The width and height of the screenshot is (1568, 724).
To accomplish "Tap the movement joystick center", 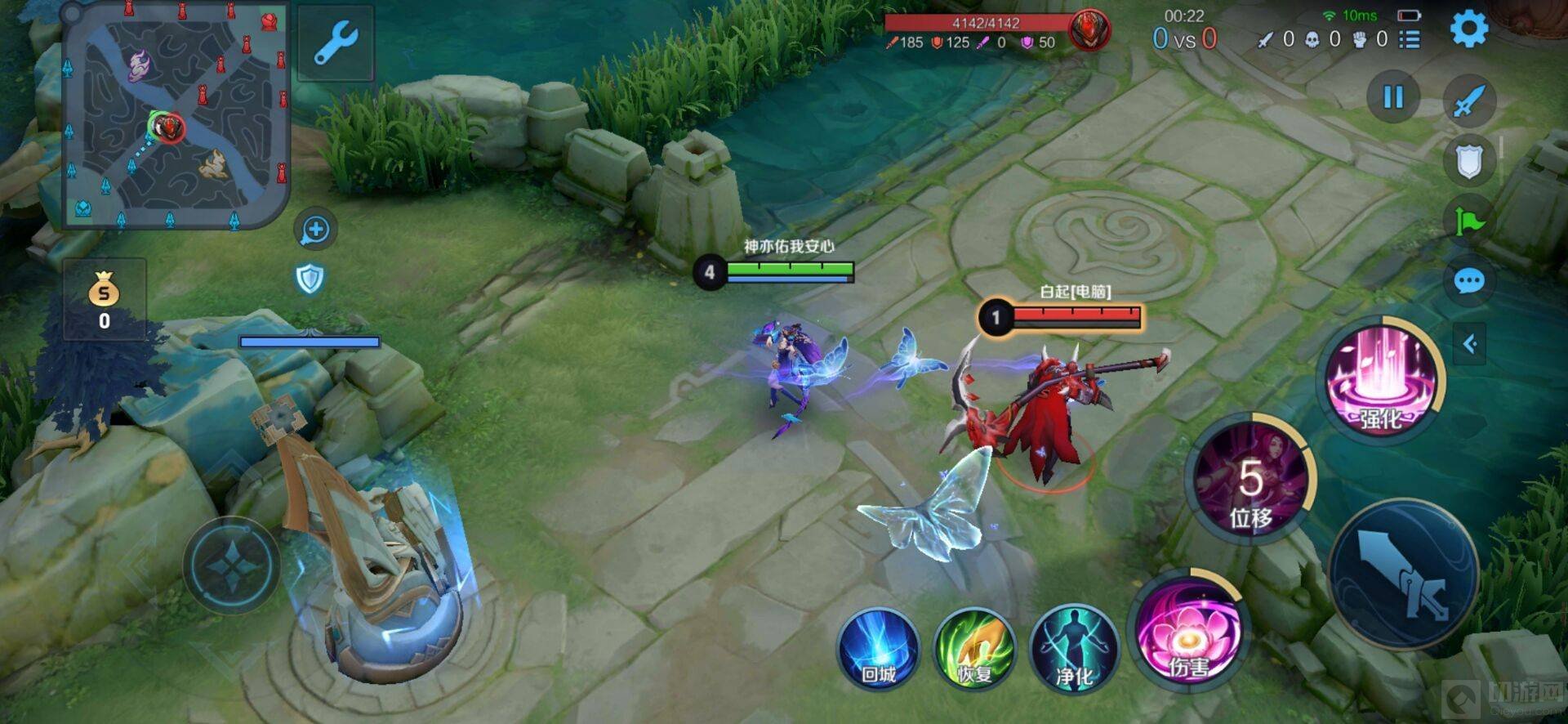I will tap(232, 565).
